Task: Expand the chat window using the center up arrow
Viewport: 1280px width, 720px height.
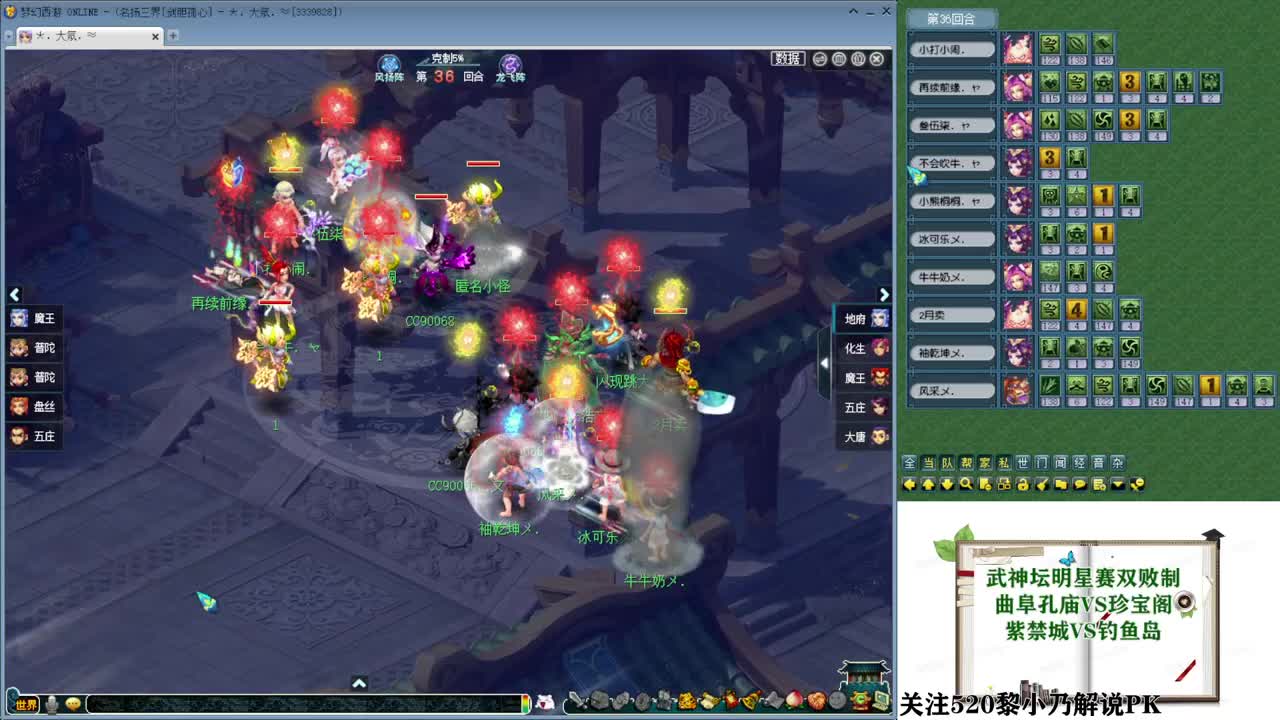Action: 358,684
